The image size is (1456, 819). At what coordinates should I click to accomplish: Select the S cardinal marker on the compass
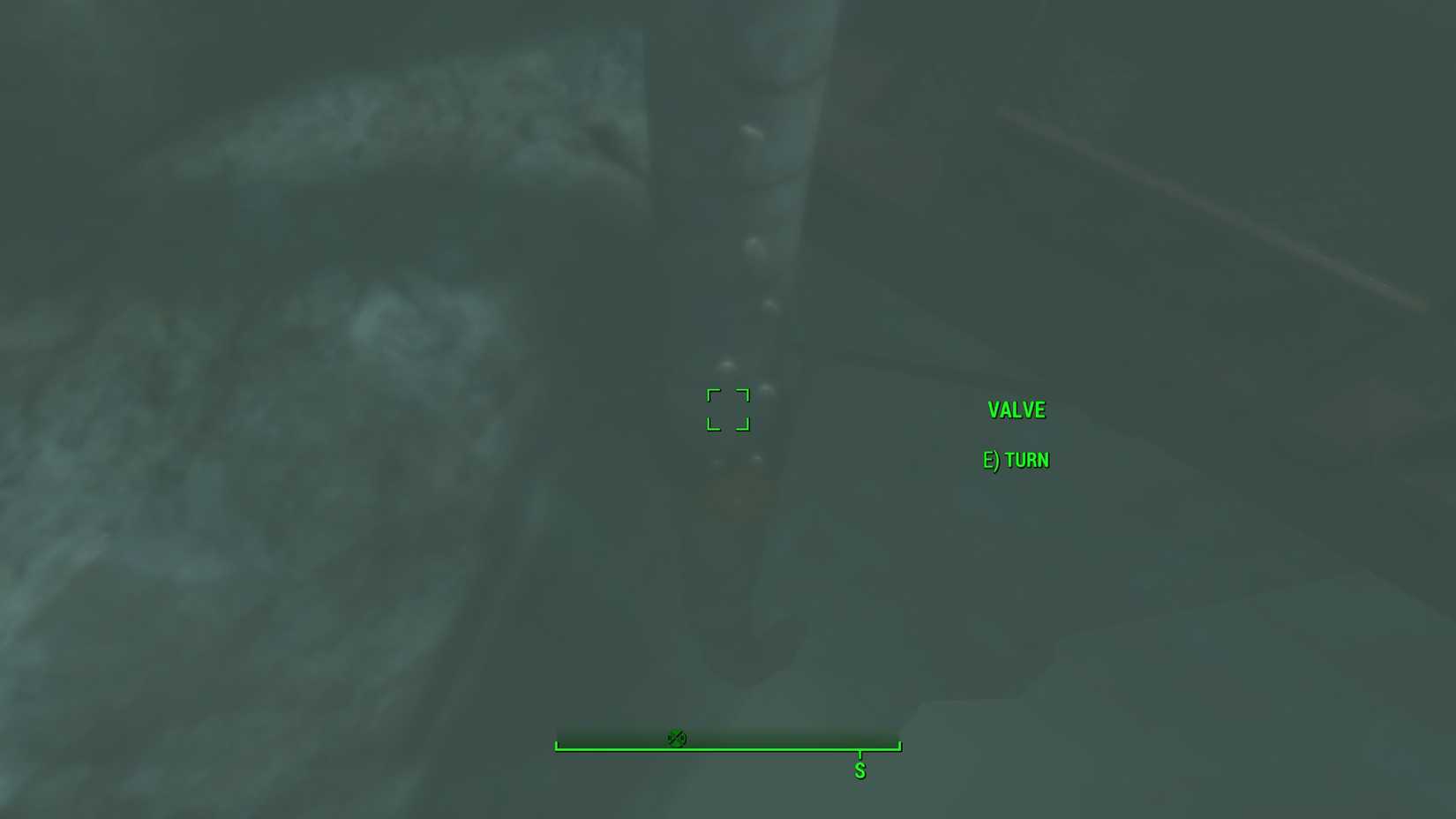[x=859, y=770]
